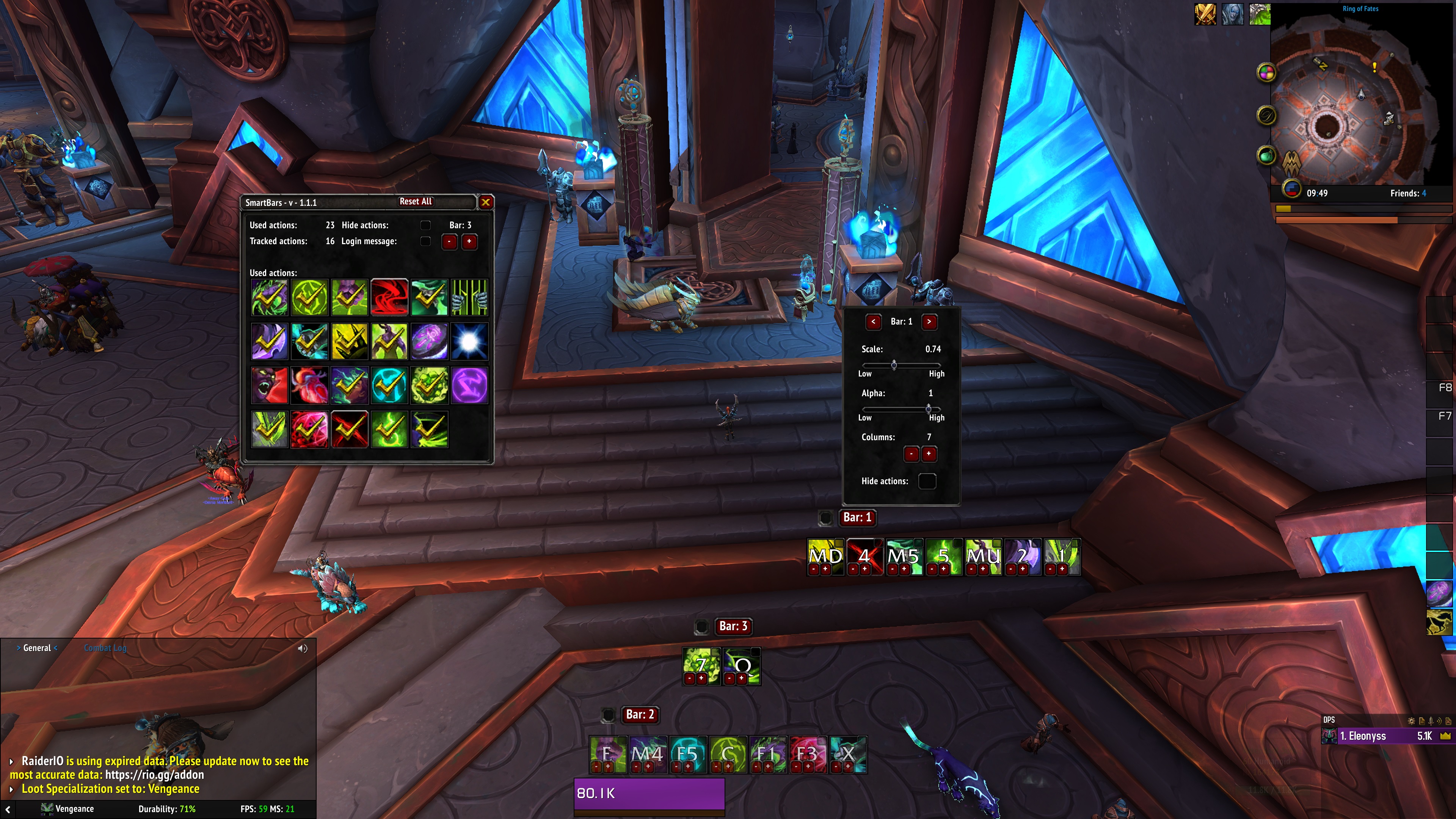Select the anatomical heart icon in Used actions

309,386
